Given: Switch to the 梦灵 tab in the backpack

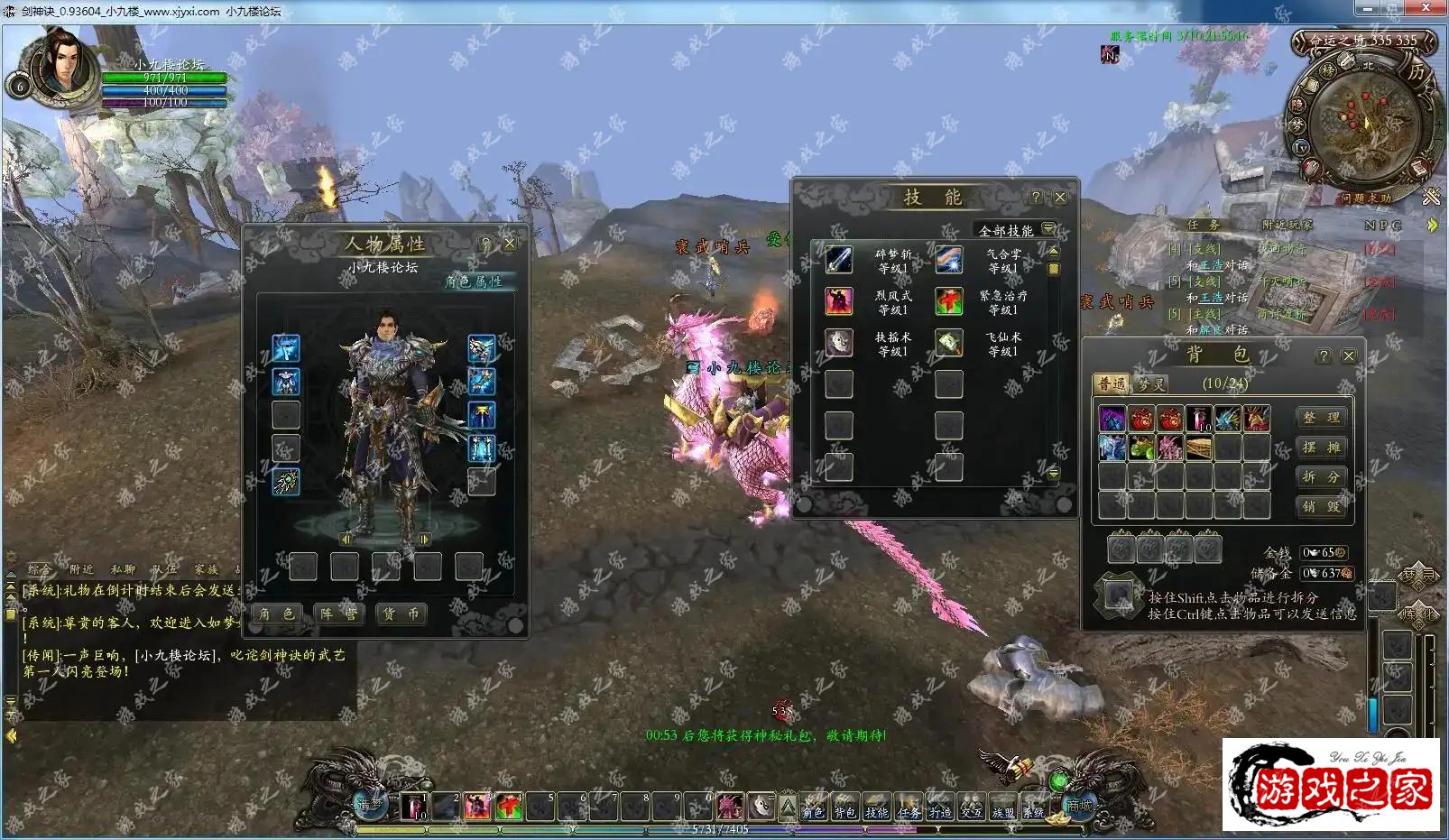Looking at the screenshot, I should (1150, 384).
